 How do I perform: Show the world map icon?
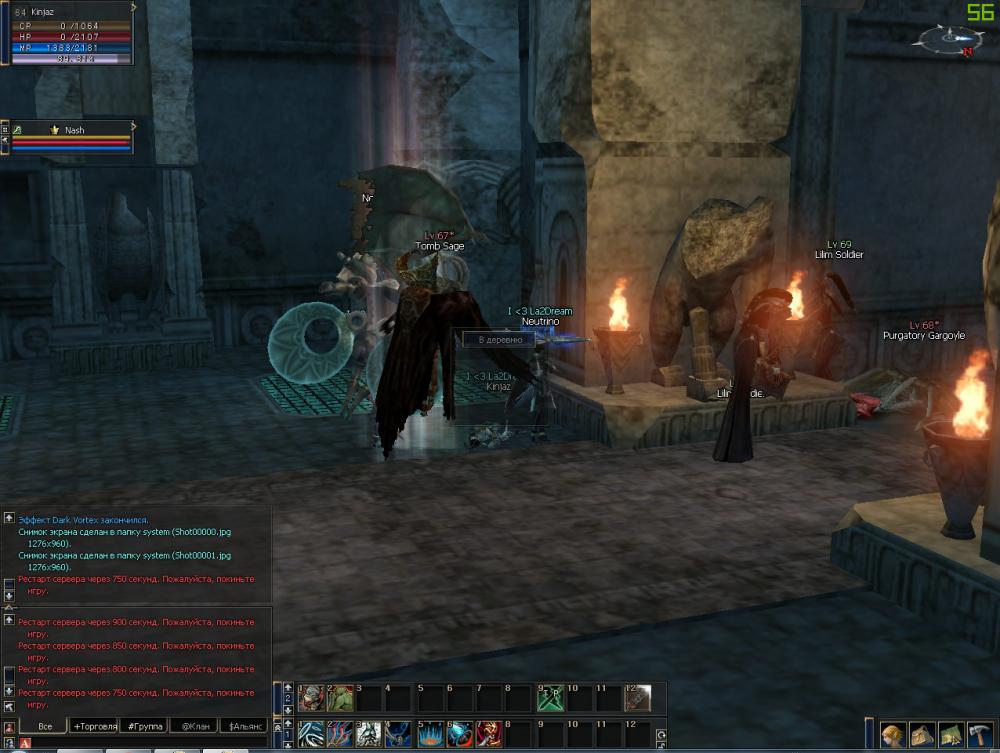[951, 735]
